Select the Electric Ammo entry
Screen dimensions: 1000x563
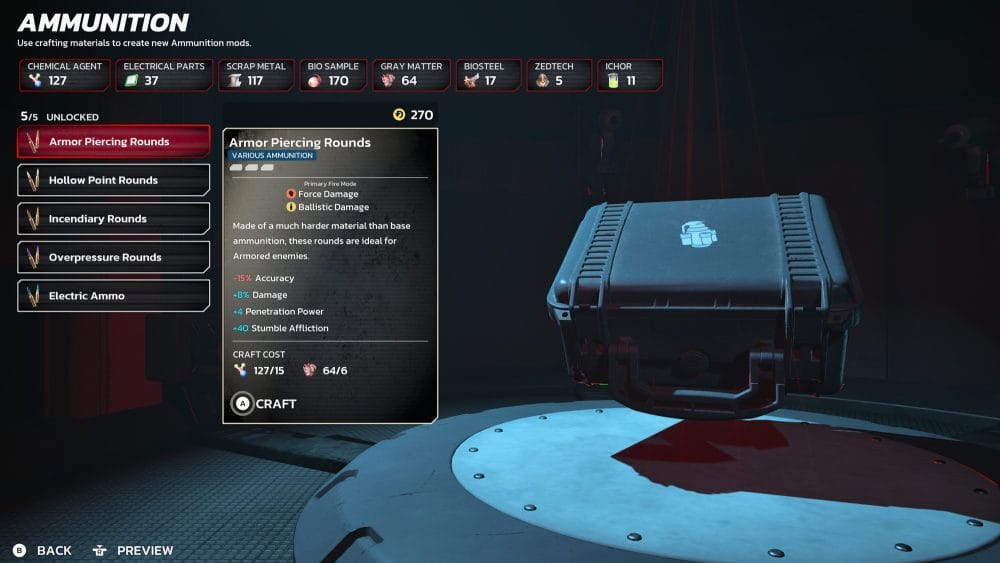click(114, 296)
